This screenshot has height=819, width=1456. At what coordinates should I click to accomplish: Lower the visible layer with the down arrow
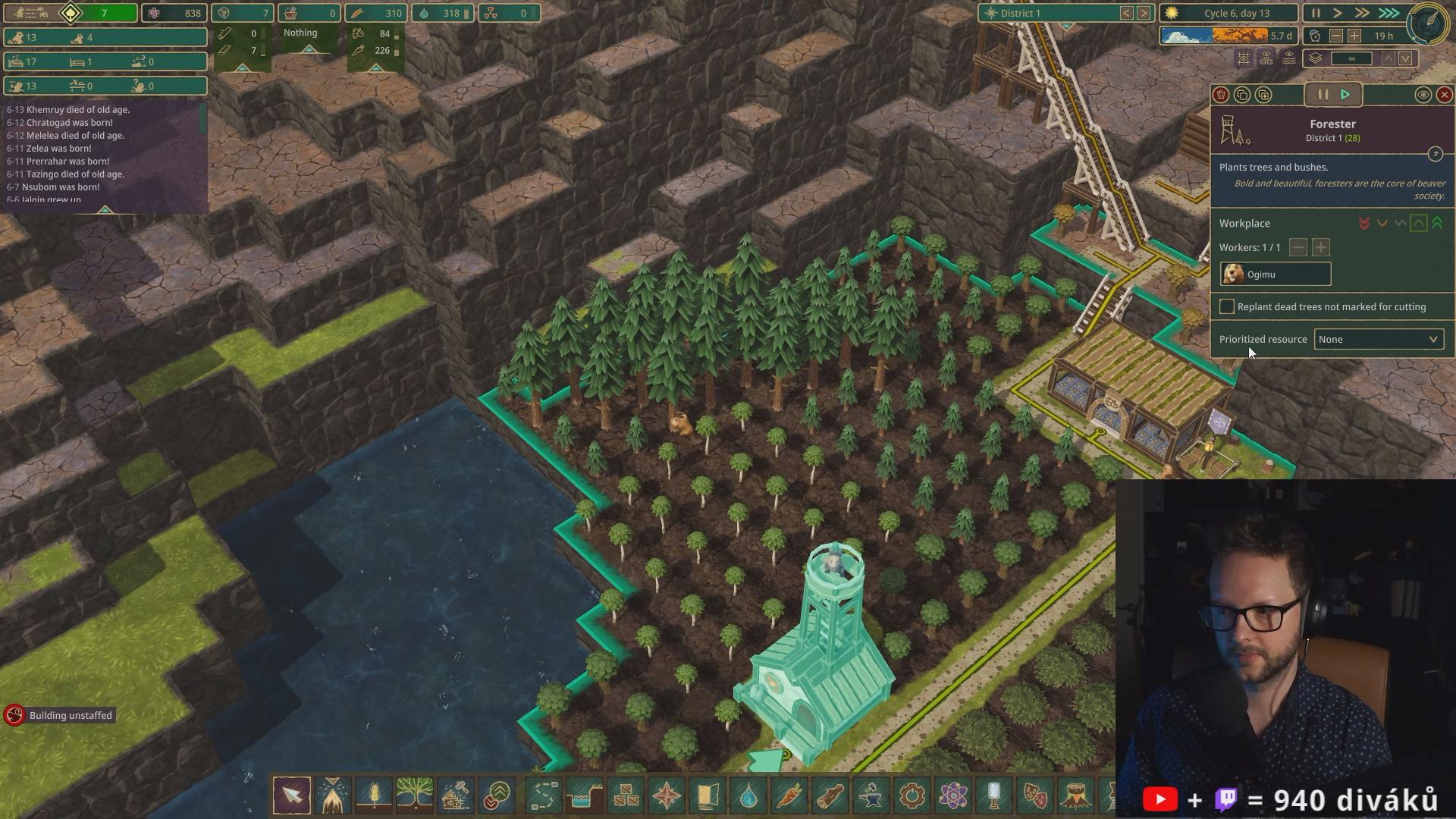tap(1405, 59)
